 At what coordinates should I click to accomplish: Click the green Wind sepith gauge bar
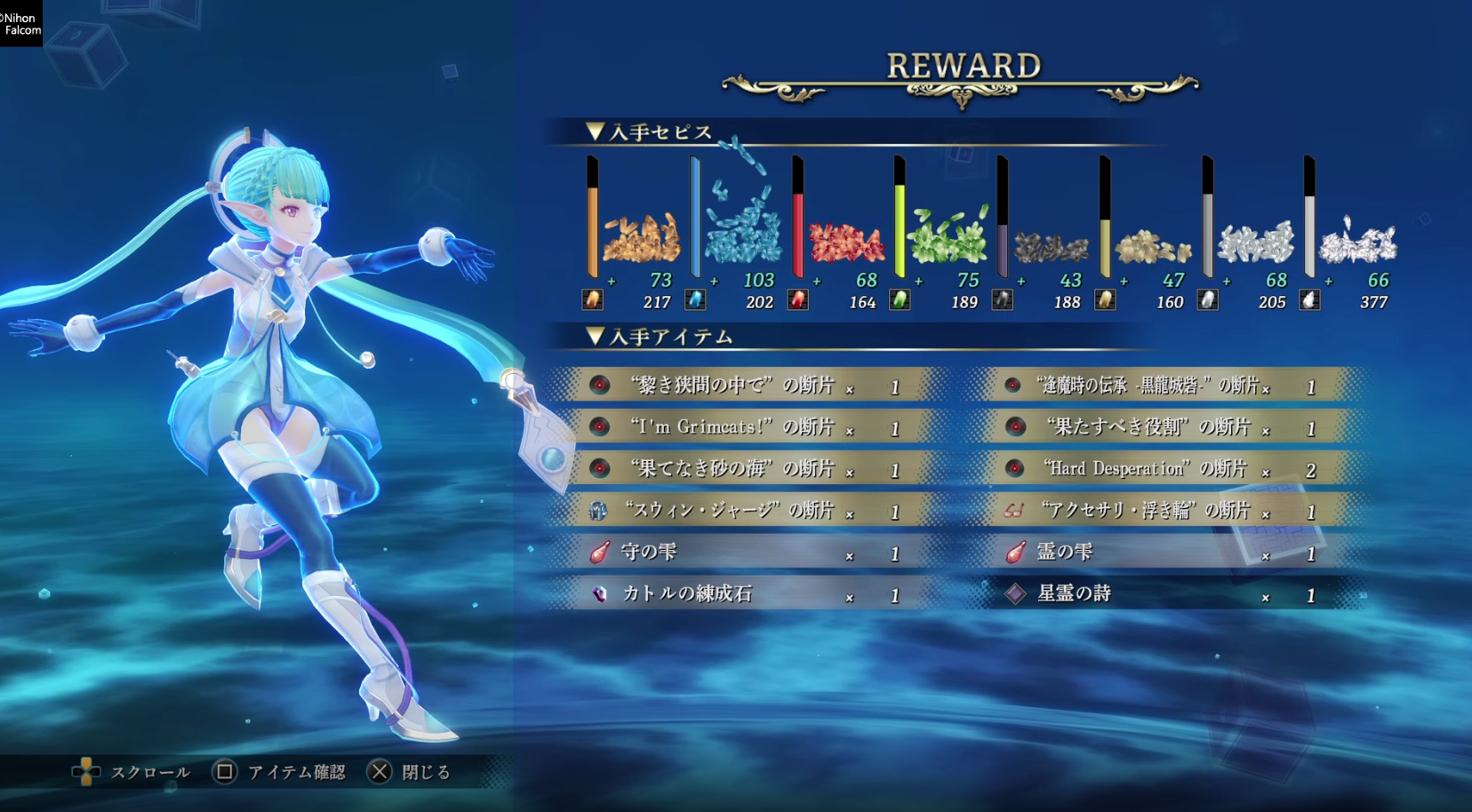pyautogui.click(x=900, y=222)
